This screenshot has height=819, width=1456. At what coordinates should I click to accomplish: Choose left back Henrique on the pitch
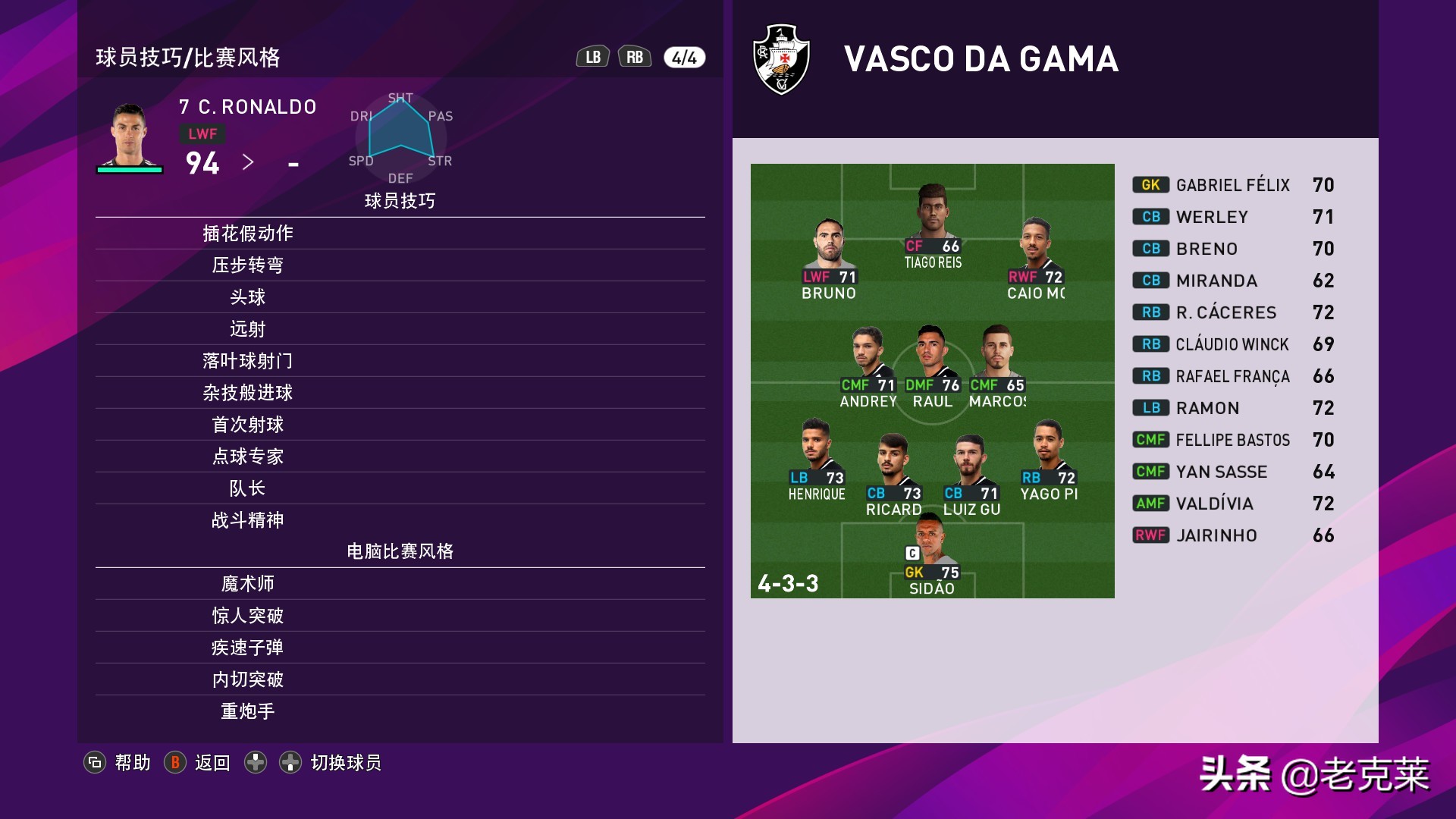coord(817,458)
